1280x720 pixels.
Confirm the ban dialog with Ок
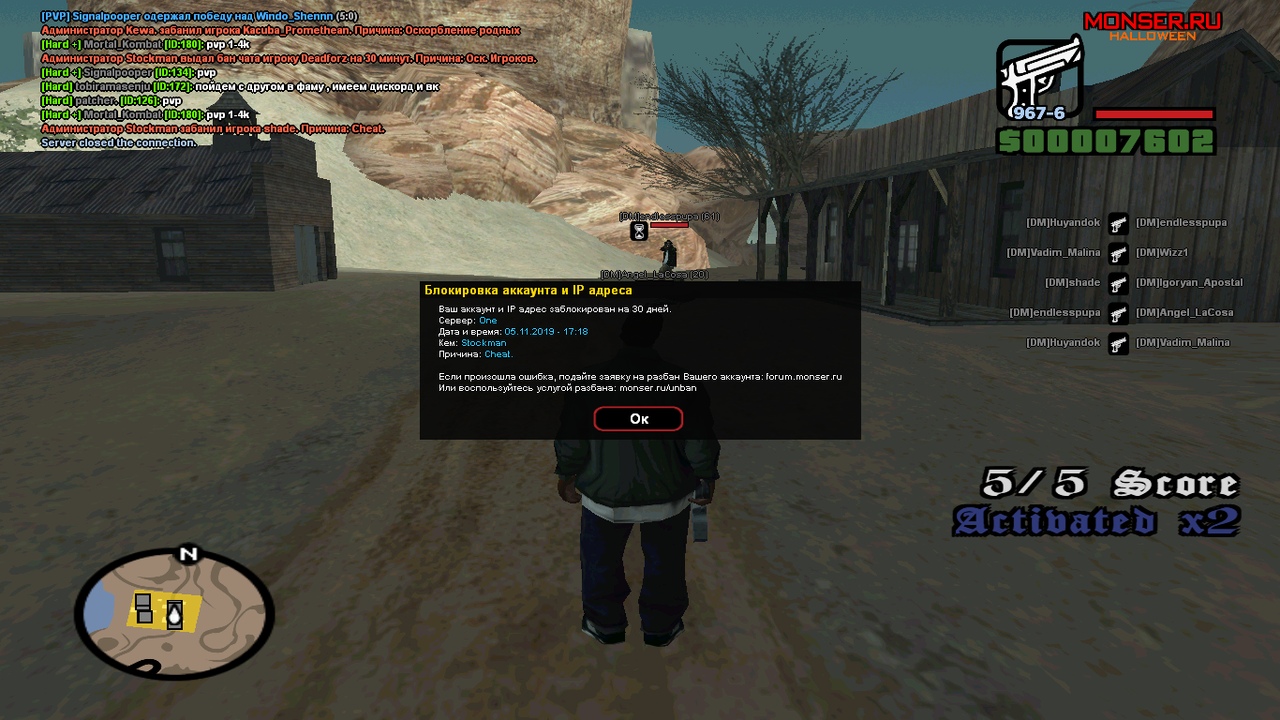[x=638, y=419]
